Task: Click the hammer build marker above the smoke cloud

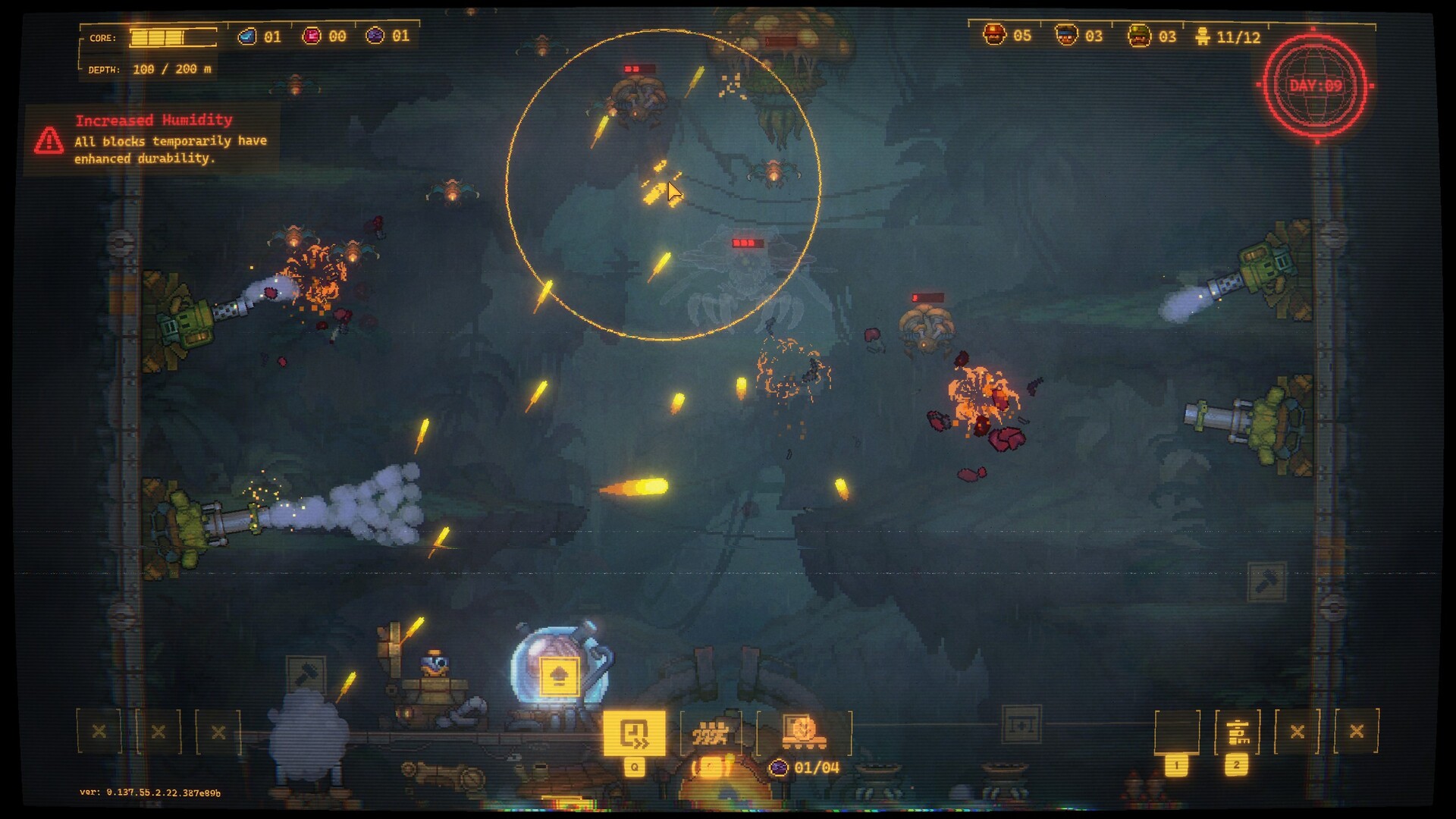Action: click(x=306, y=674)
